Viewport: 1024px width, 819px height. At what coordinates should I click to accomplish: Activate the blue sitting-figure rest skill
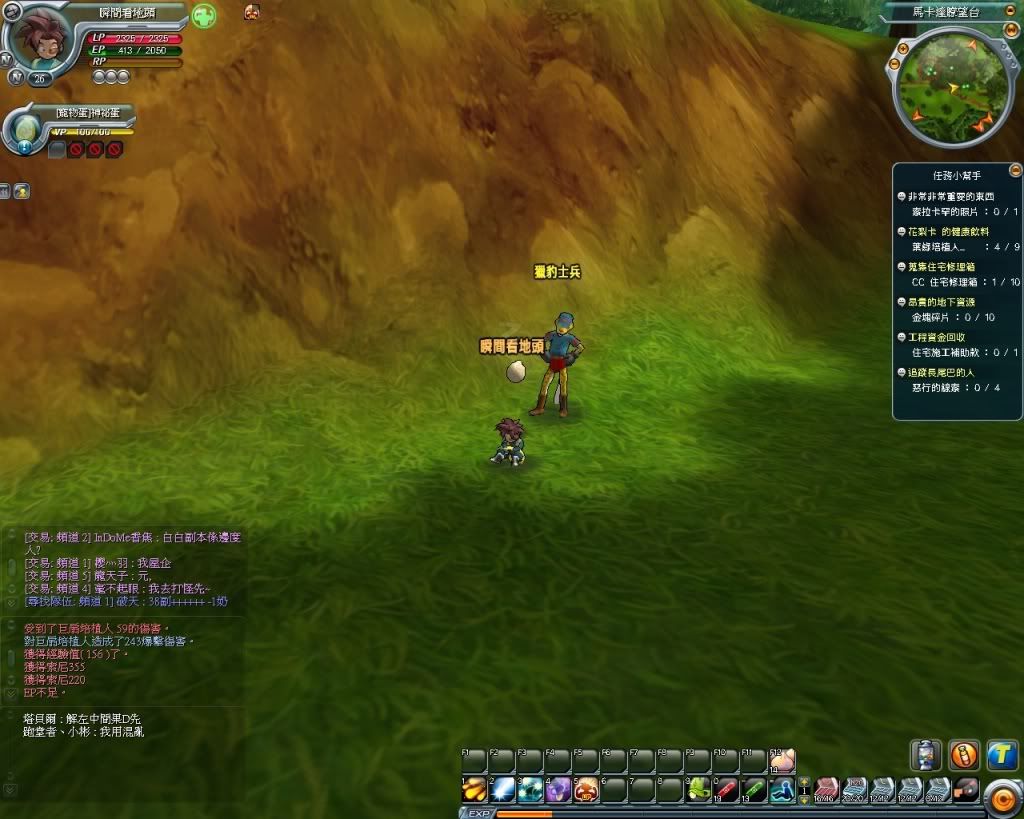click(x=782, y=790)
